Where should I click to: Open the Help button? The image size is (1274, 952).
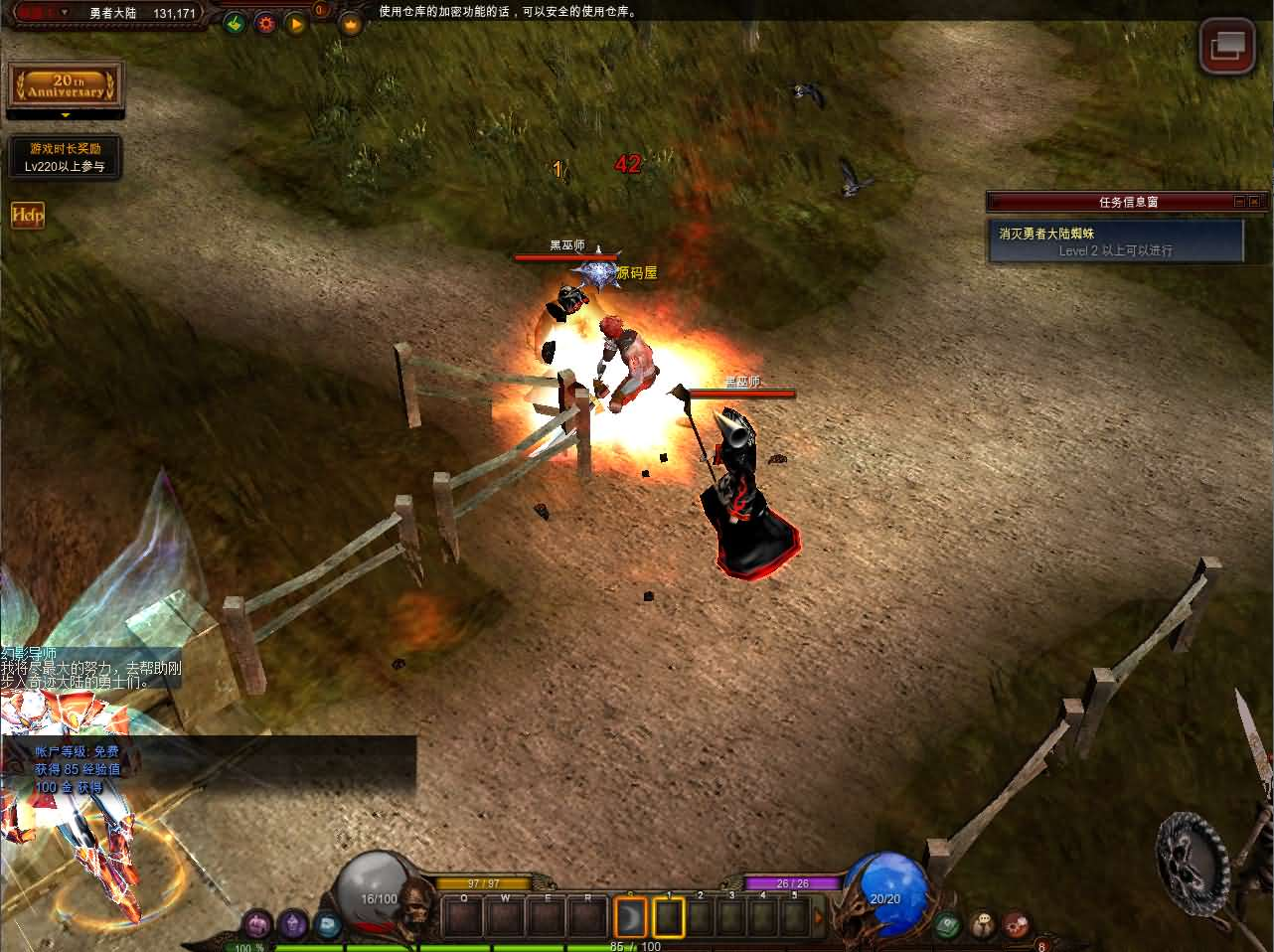click(27, 215)
